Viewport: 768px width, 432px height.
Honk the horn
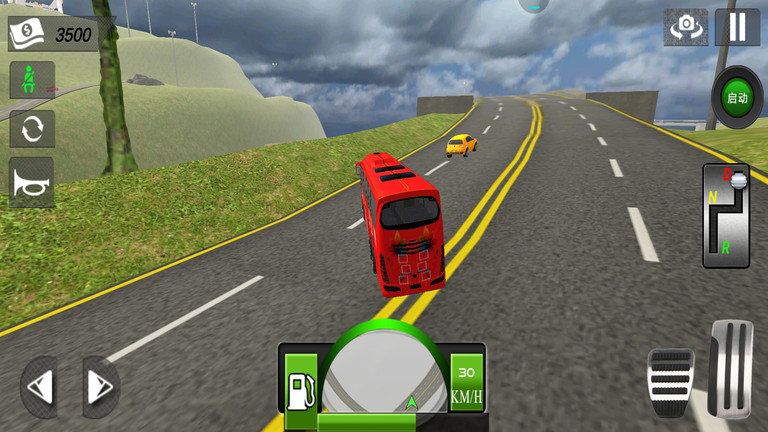[x=31, y=181]
